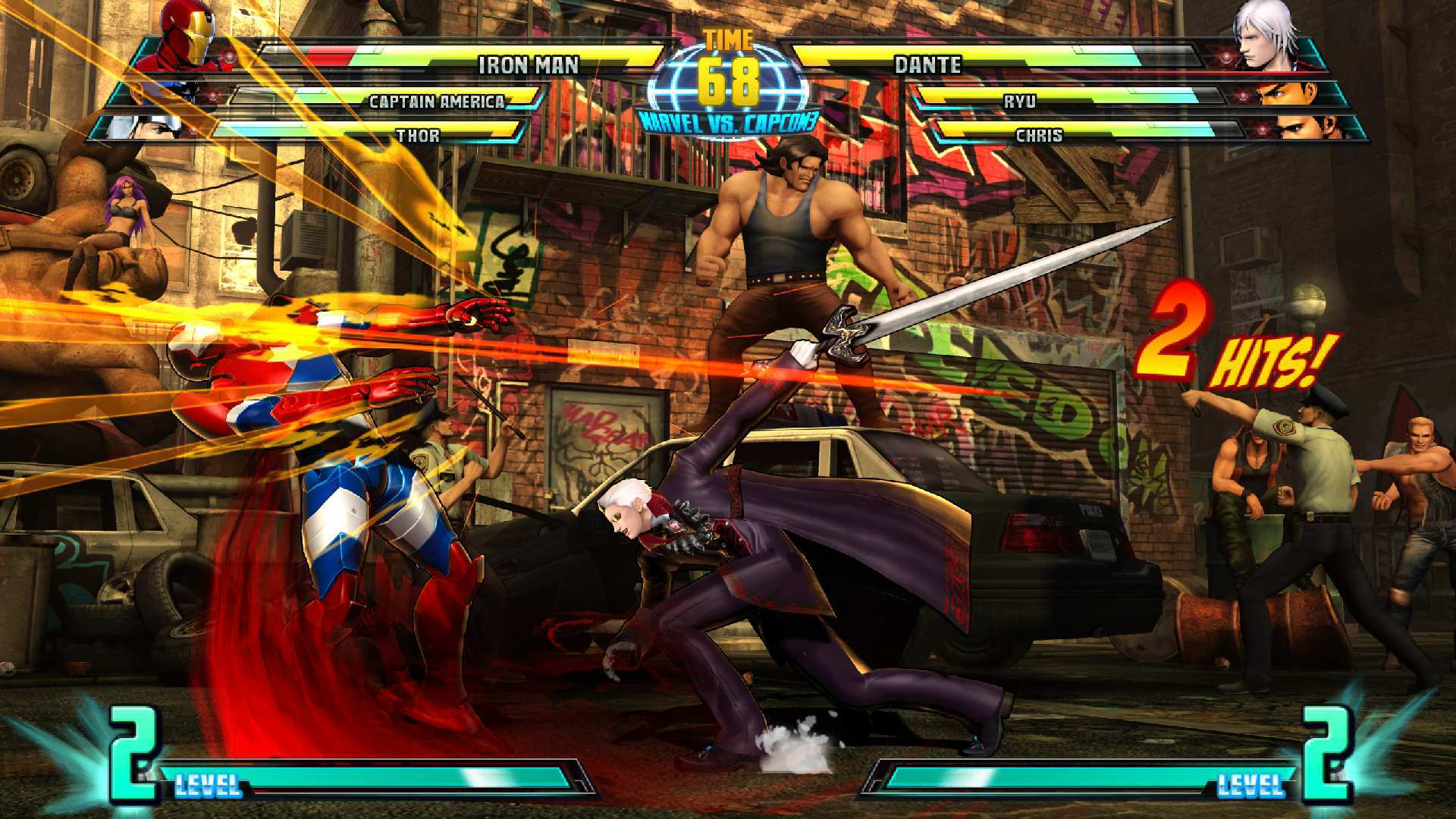Click Dante's portrait icon
This screenshot has height=819, width=1456.
(x=1263, y=42)
